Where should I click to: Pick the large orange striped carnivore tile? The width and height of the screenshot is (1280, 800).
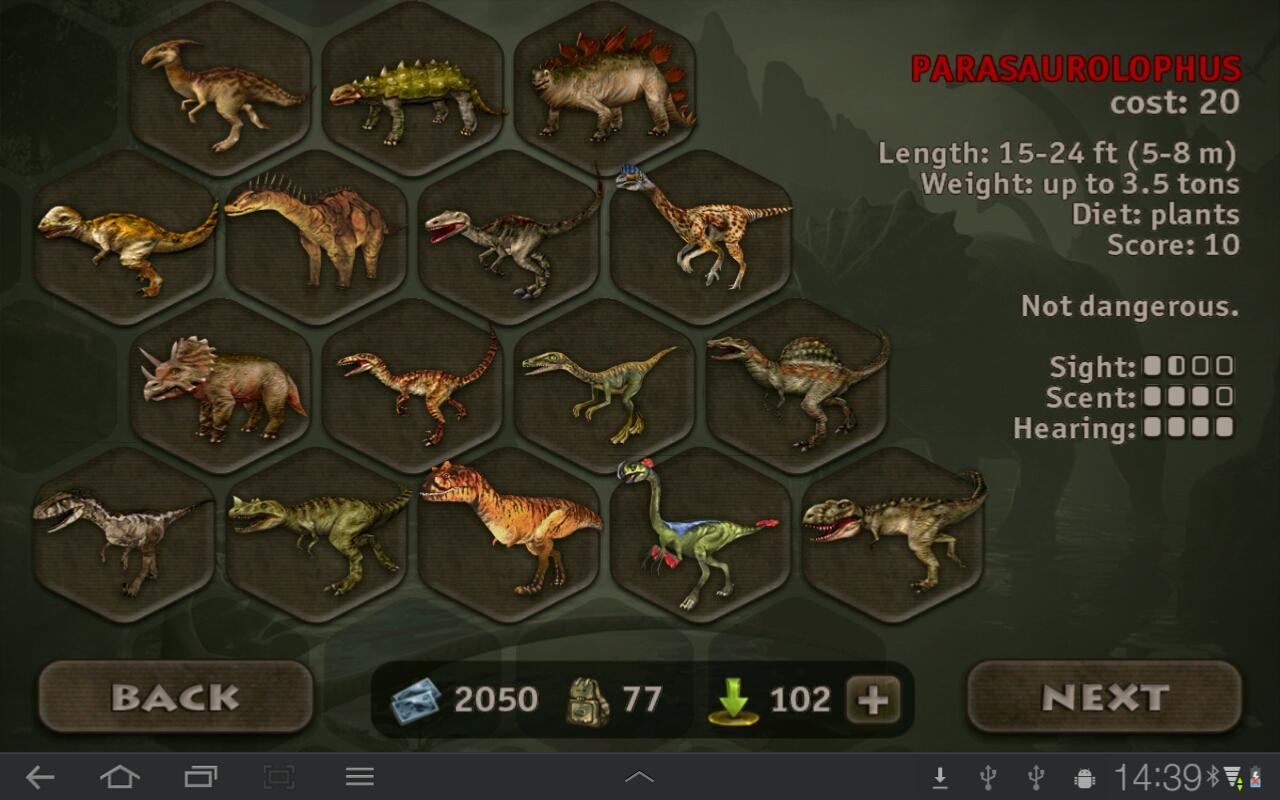pyautogui.click(x=509, y=535)
